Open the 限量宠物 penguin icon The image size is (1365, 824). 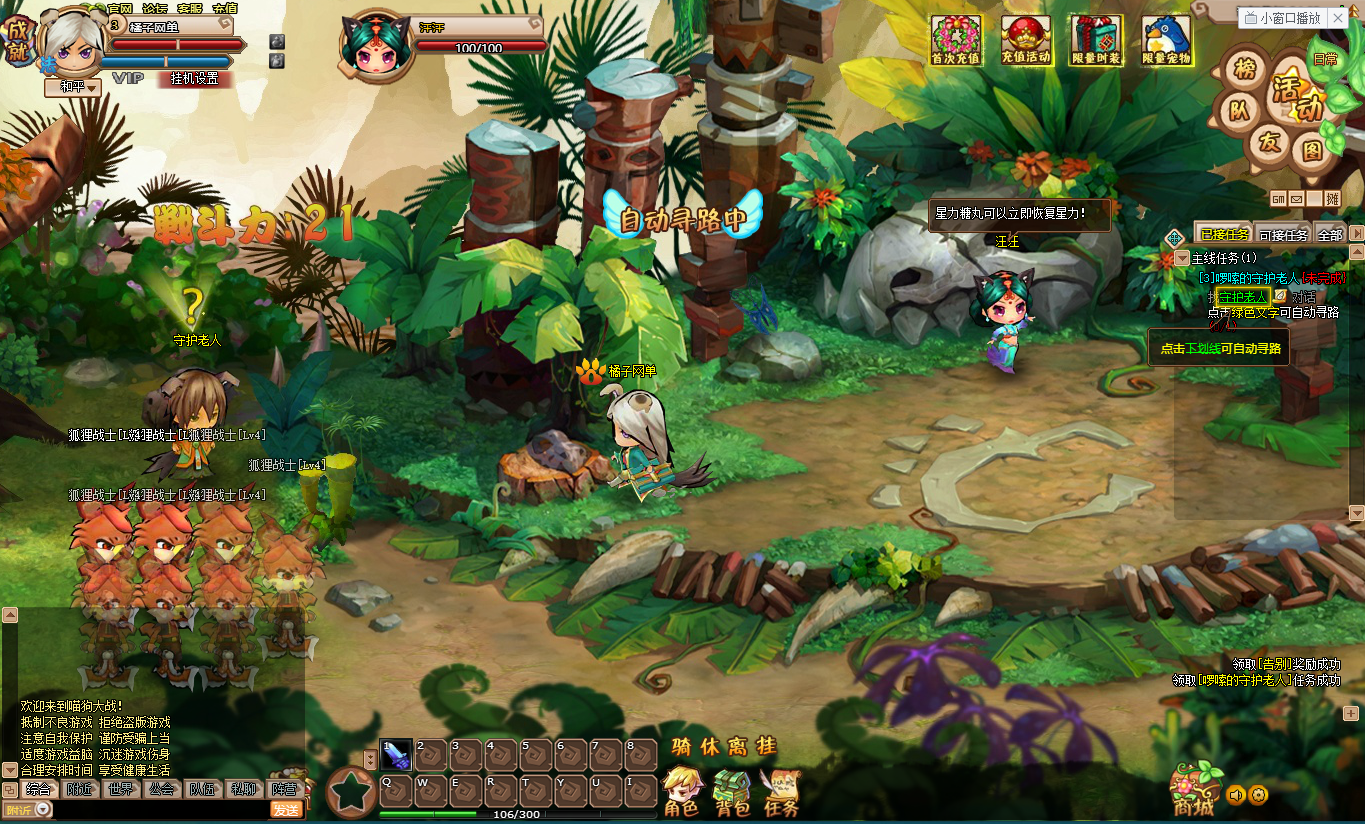[x=1166, y=40]
